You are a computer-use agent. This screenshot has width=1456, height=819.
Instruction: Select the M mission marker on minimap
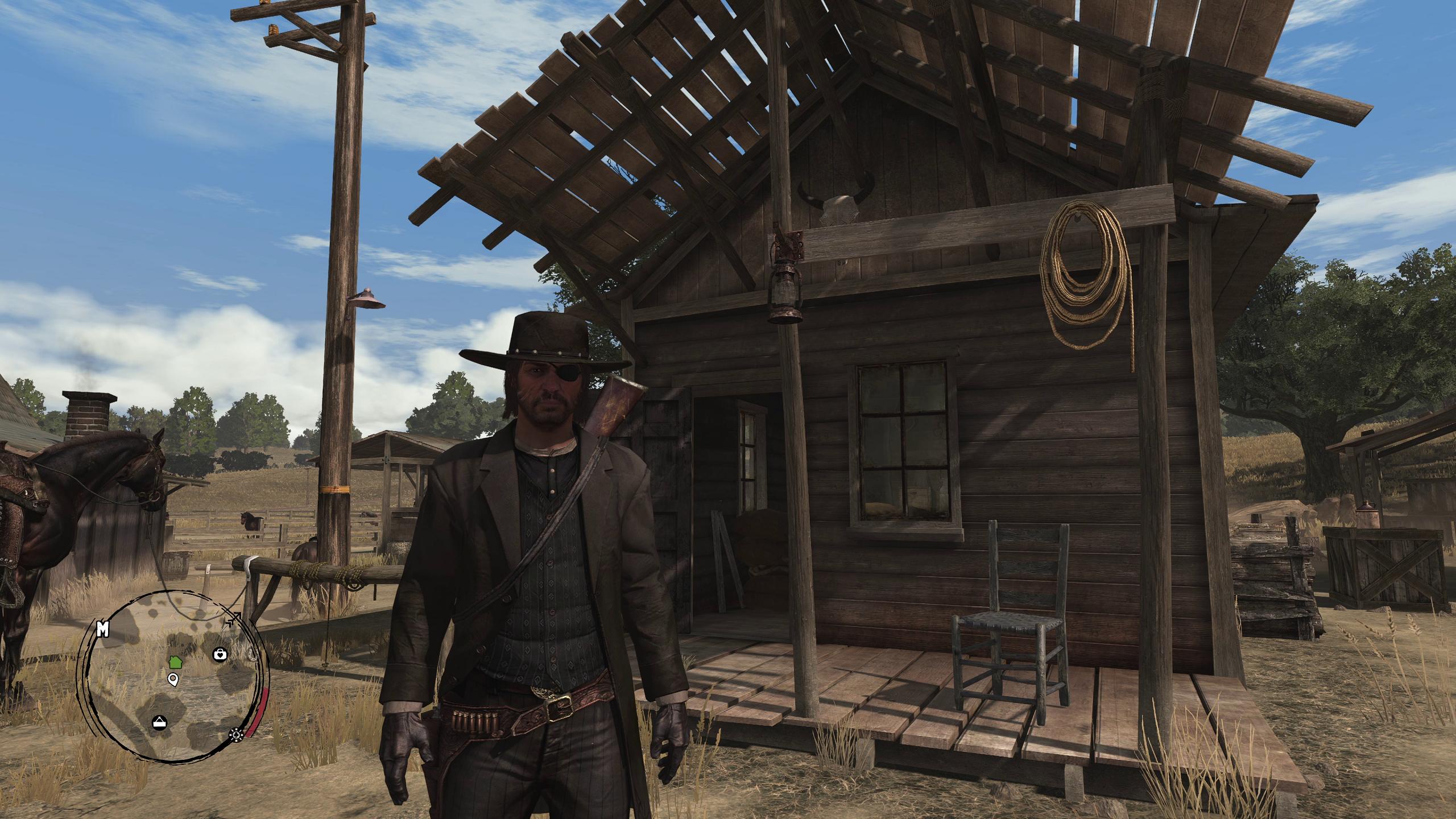click(x=103, y=628)
